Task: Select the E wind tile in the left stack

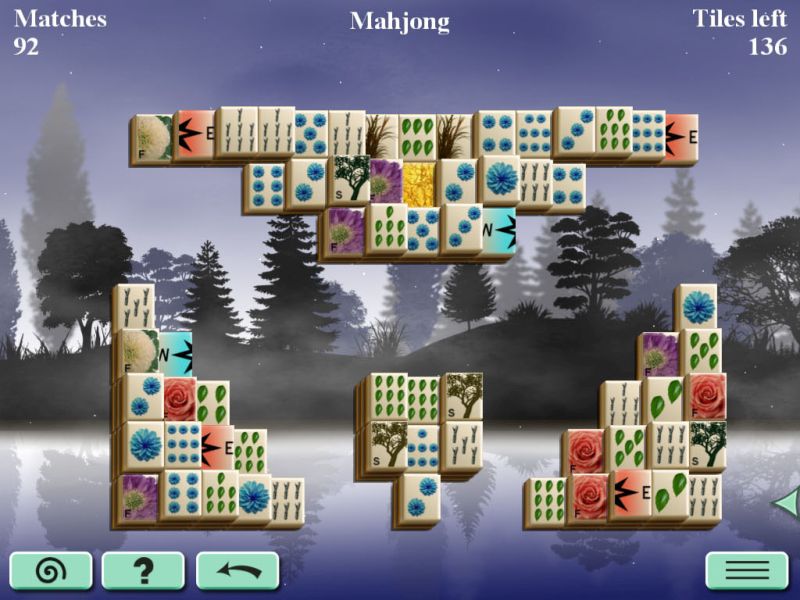Action: pos(217,446)
